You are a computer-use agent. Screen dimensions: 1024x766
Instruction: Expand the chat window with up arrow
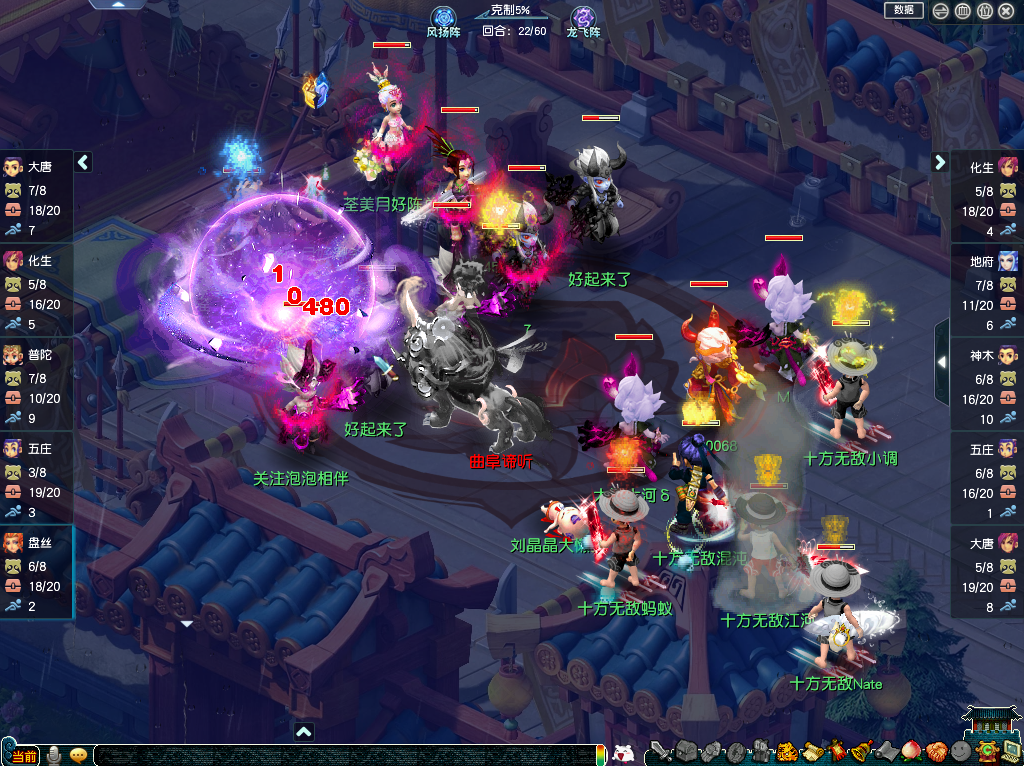pyautogui.click(x=304, y=731)
